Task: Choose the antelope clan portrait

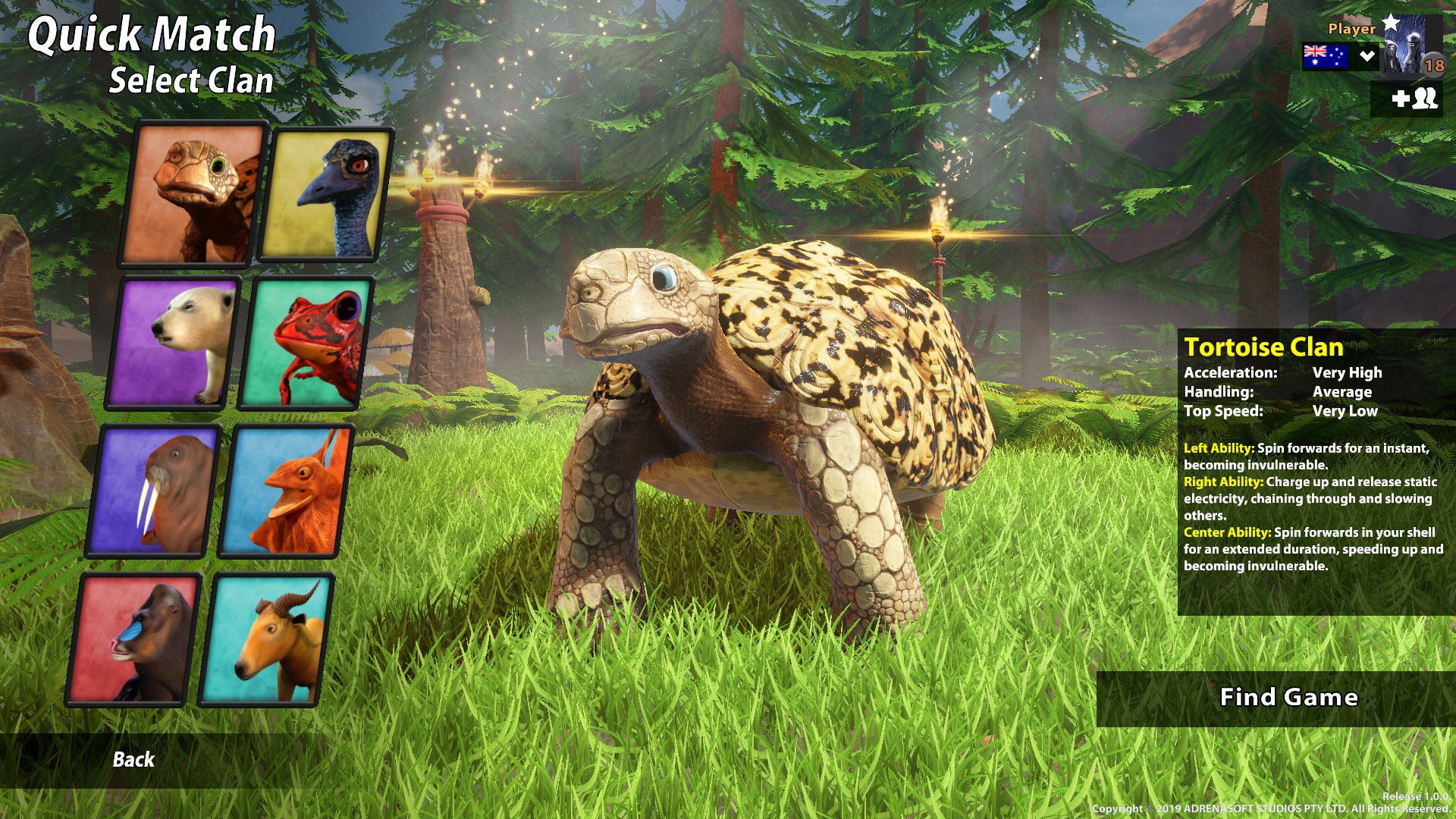Action: pyautogui.click(x=267, y=639)
